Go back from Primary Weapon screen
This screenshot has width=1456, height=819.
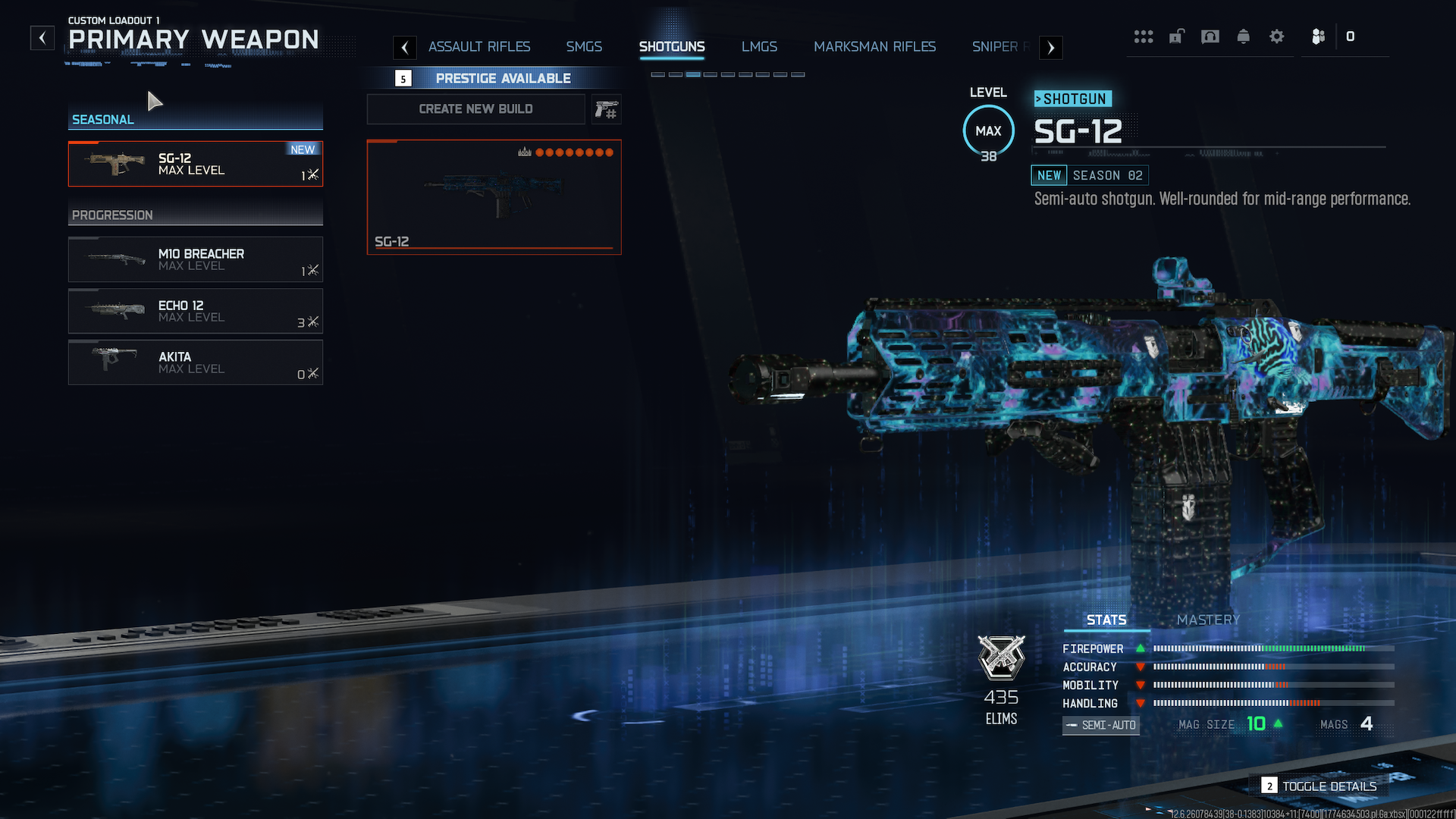pos(42,37)
